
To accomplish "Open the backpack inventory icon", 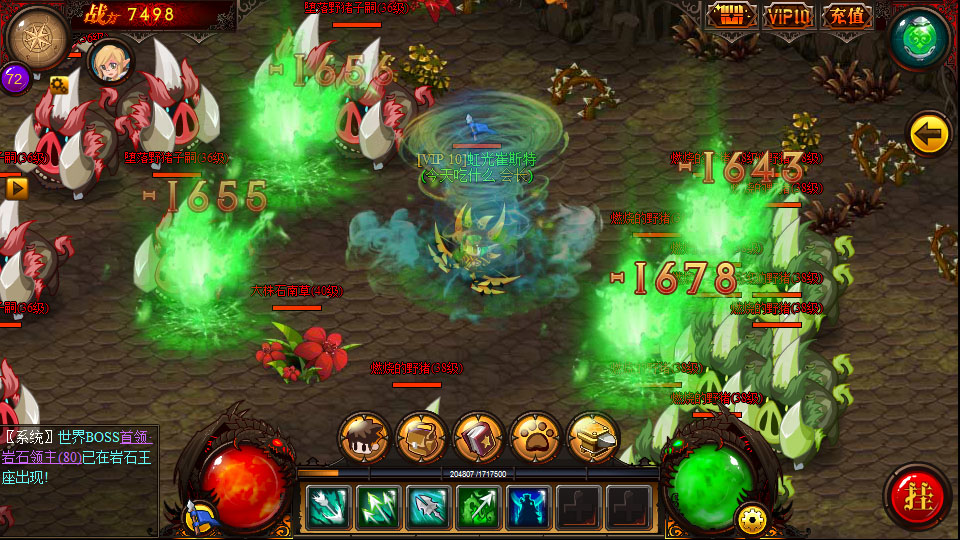I will tap(421, 437).
